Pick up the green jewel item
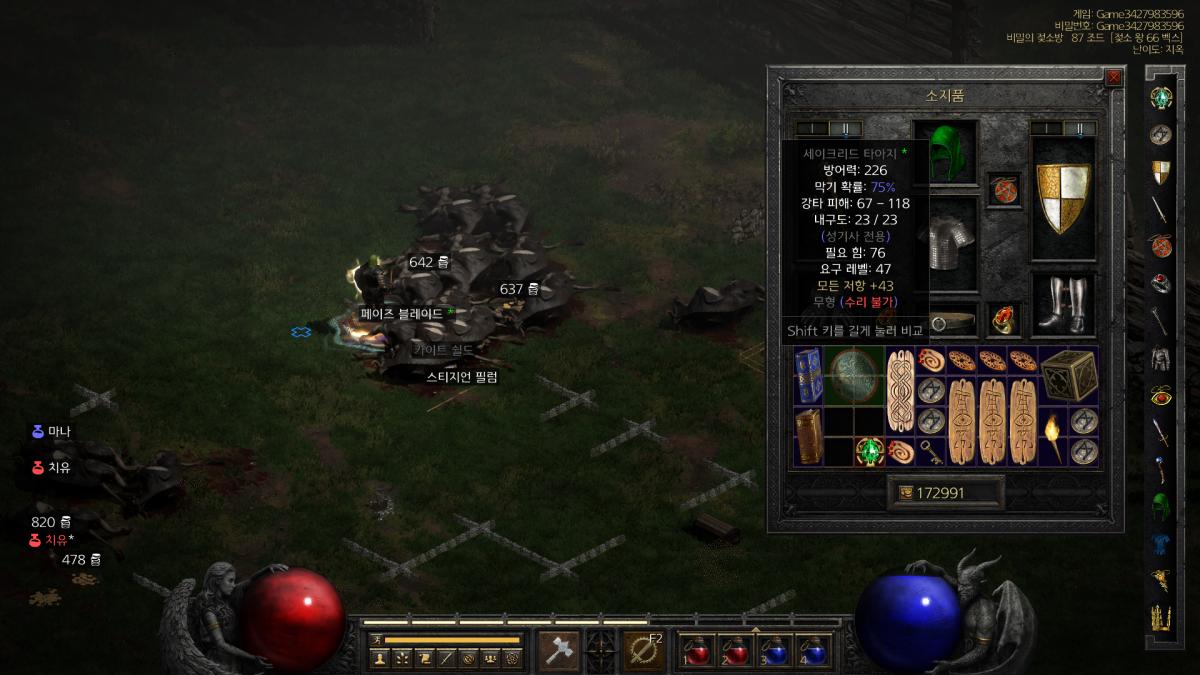Viewport: 1200px width, 675px height. (x=868, y=451)
